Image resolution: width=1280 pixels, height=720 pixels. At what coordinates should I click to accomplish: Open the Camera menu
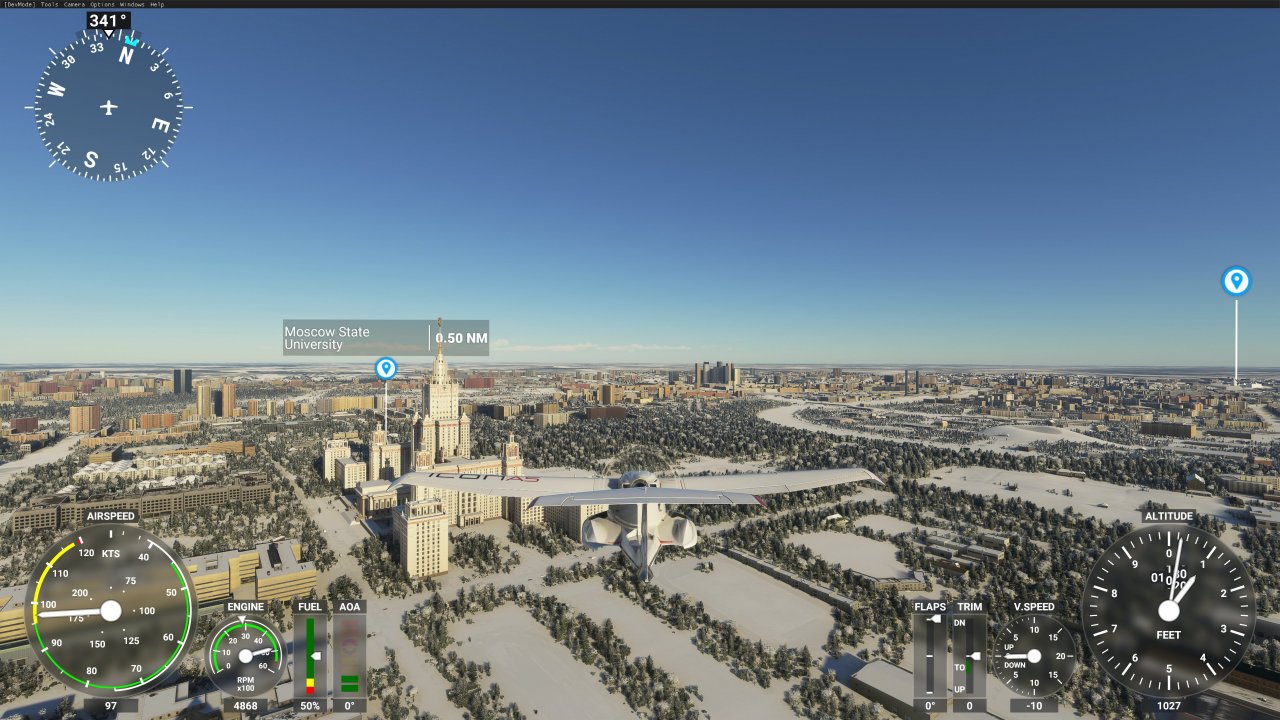(73, 4)
